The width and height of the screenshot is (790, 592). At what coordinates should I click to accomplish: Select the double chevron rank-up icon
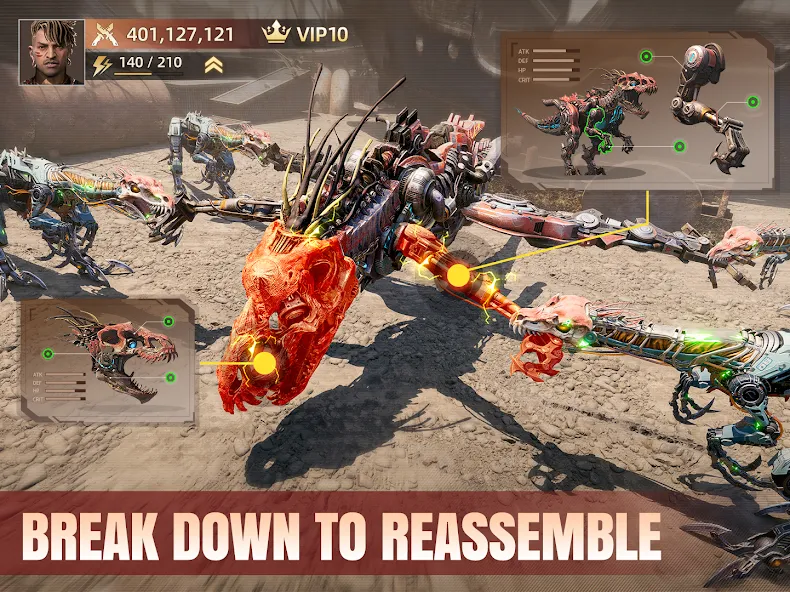point(213,66)
